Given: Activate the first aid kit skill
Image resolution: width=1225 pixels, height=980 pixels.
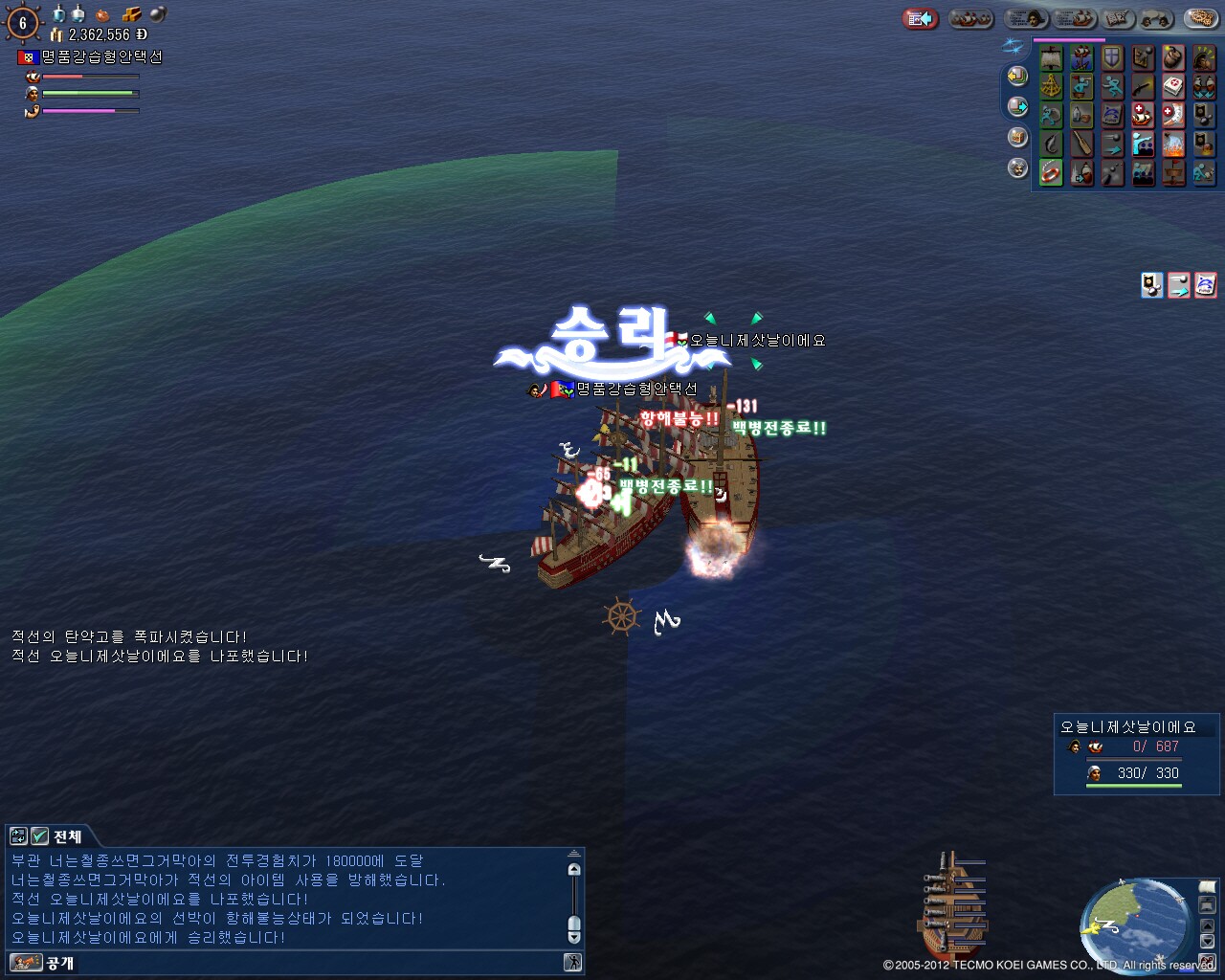Looking at the screenshot, I should [x=1173, y=87].
